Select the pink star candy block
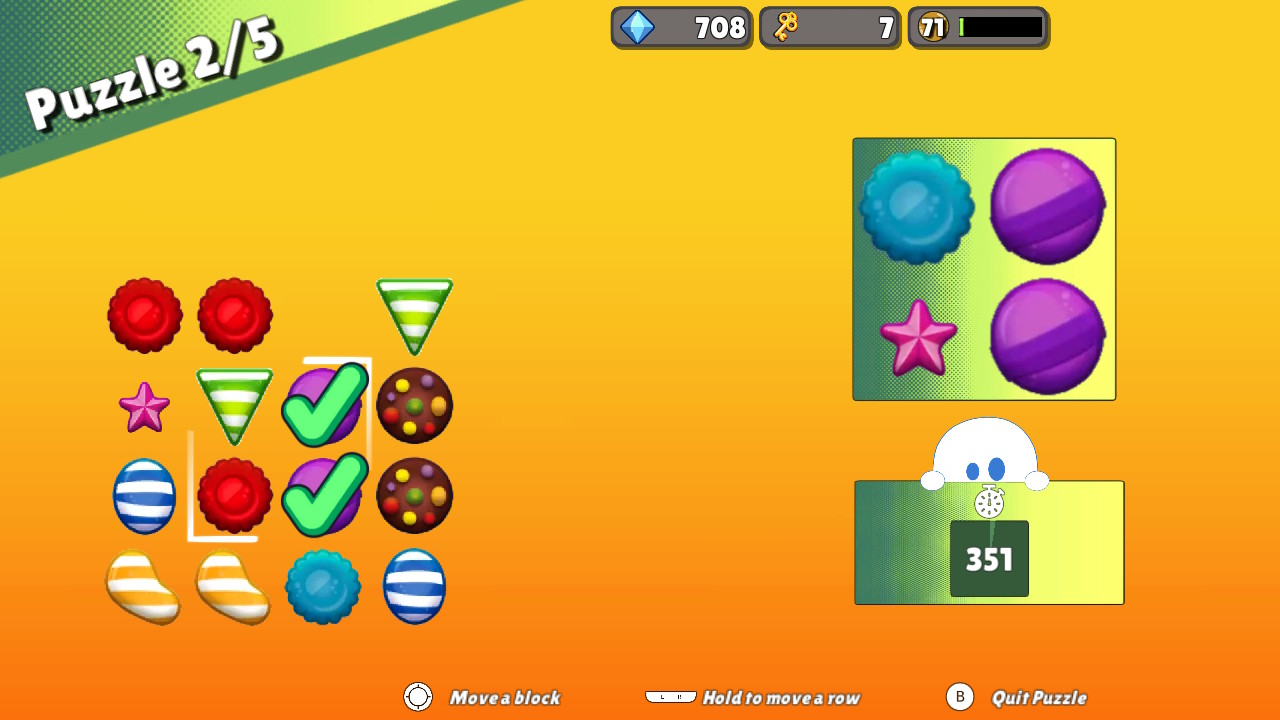 click(144, 407)
